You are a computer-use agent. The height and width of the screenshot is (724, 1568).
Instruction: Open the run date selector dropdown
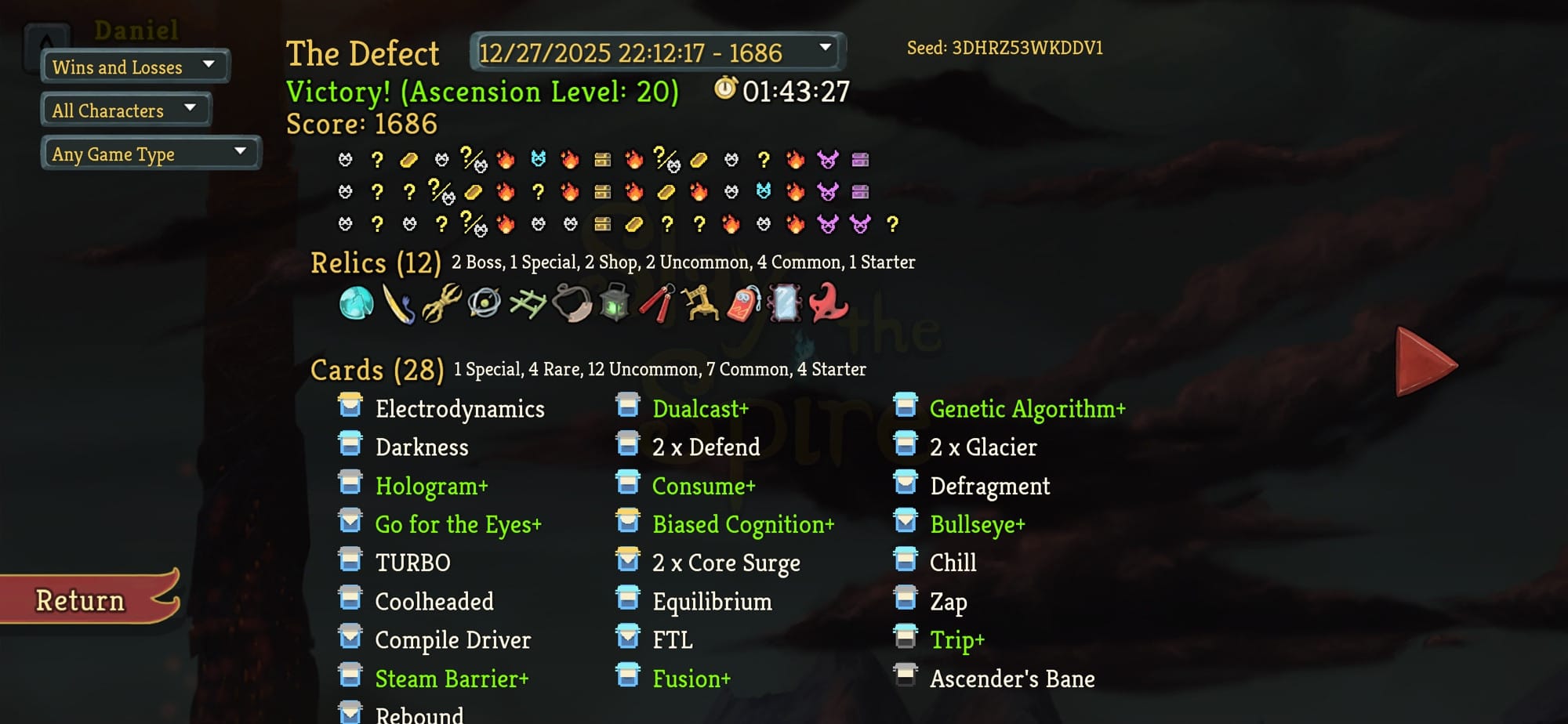657,52
